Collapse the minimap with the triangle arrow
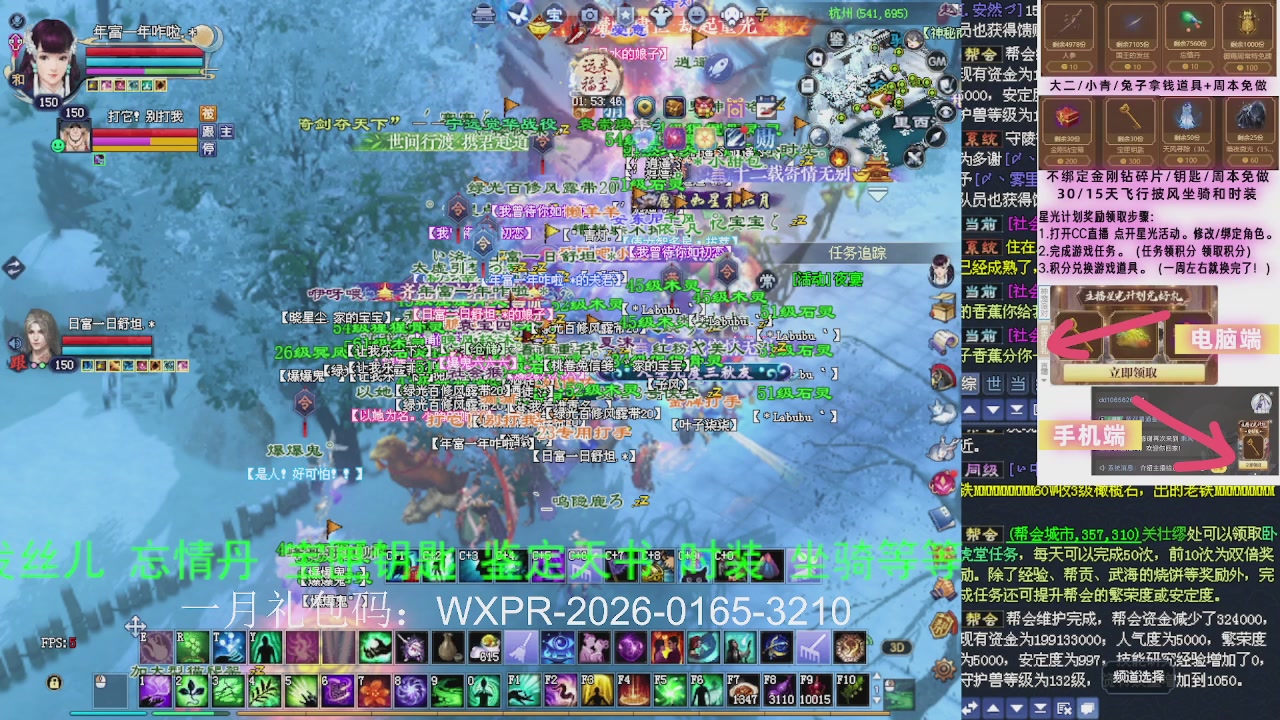The width and height of the screenshot is (1280, 720). pos(877,193)
